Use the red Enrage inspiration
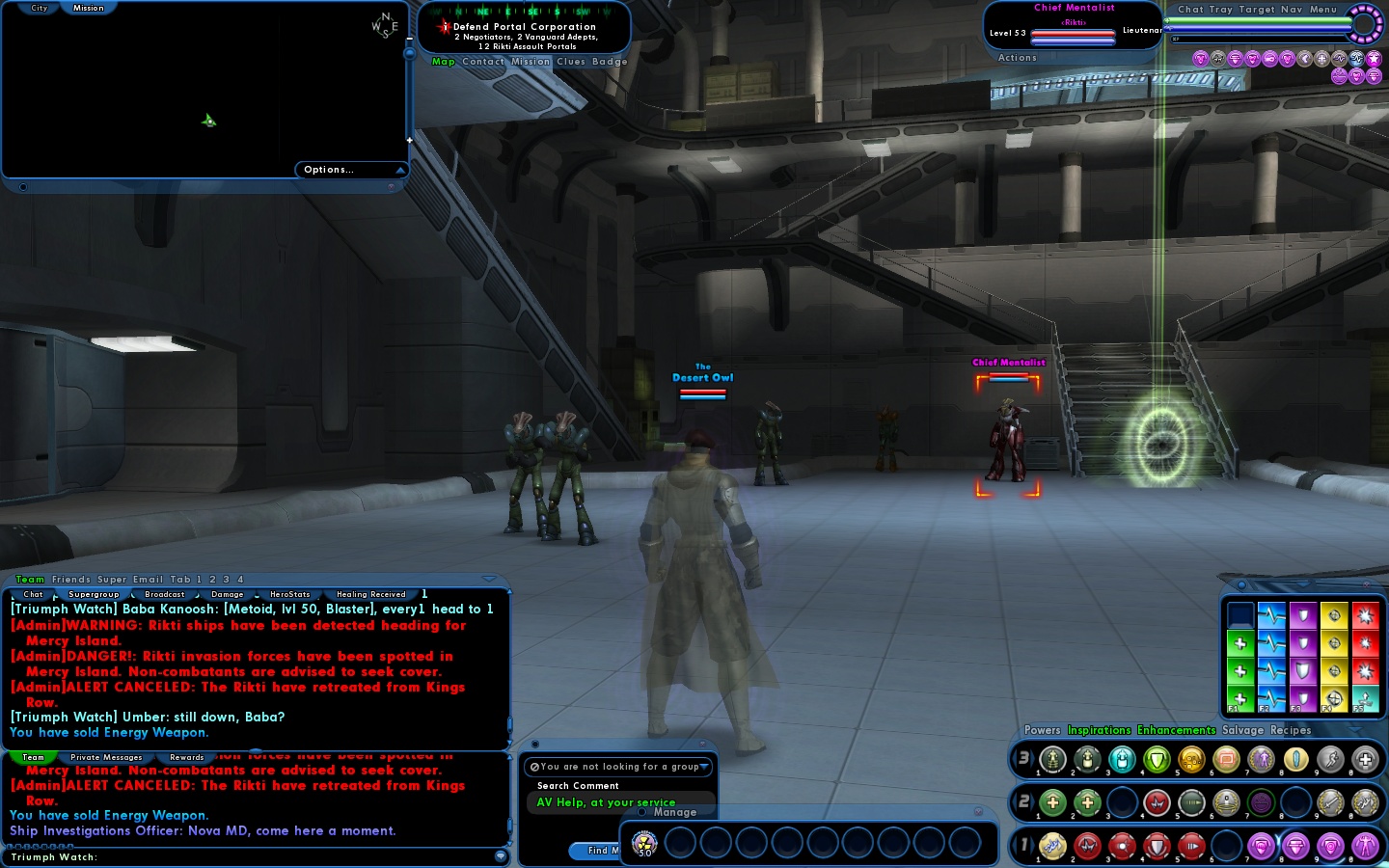Viewport: 1389px width, 868px height. [1367, 643]
